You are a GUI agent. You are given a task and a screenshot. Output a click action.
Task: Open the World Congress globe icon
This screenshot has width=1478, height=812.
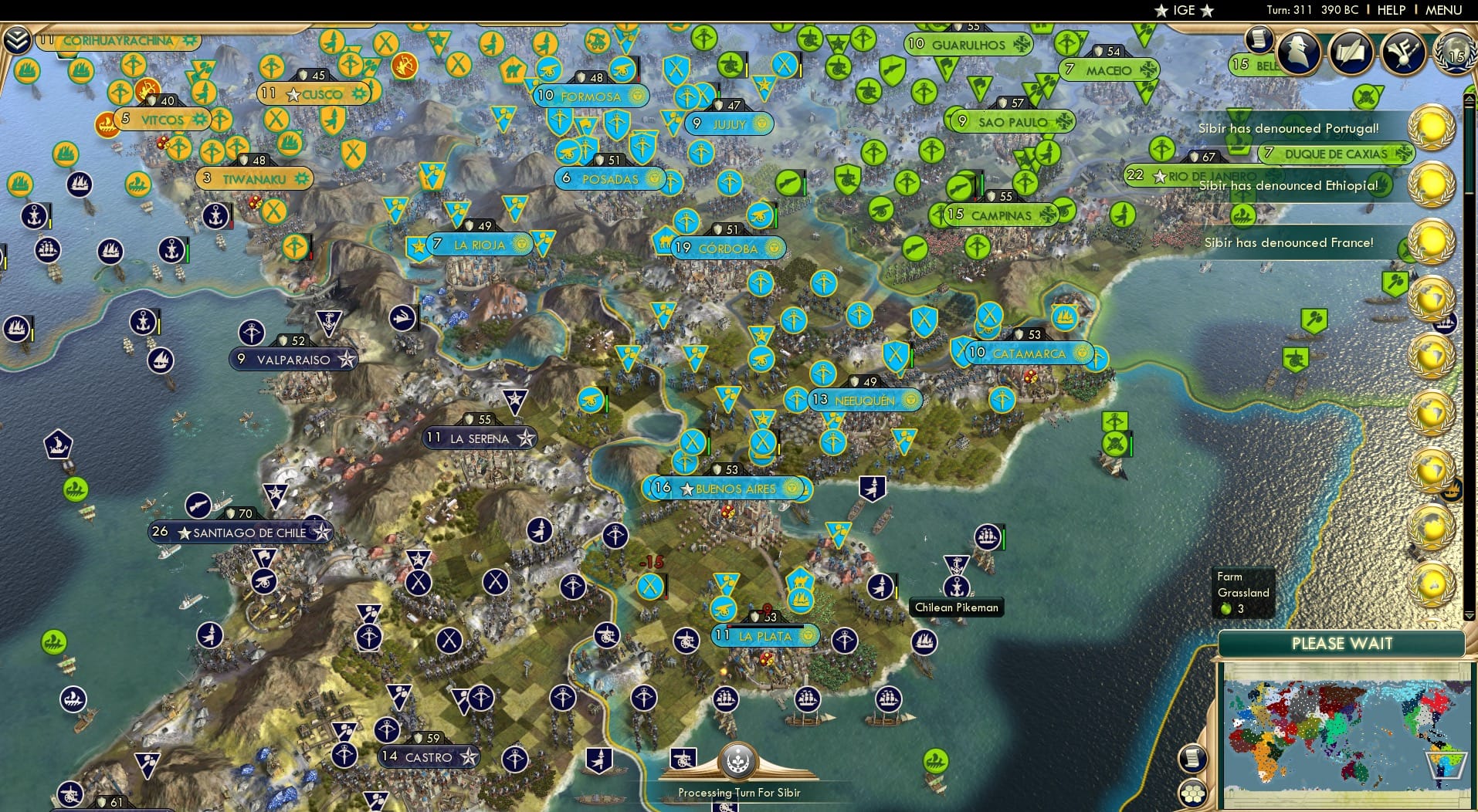click(1455, 52)
